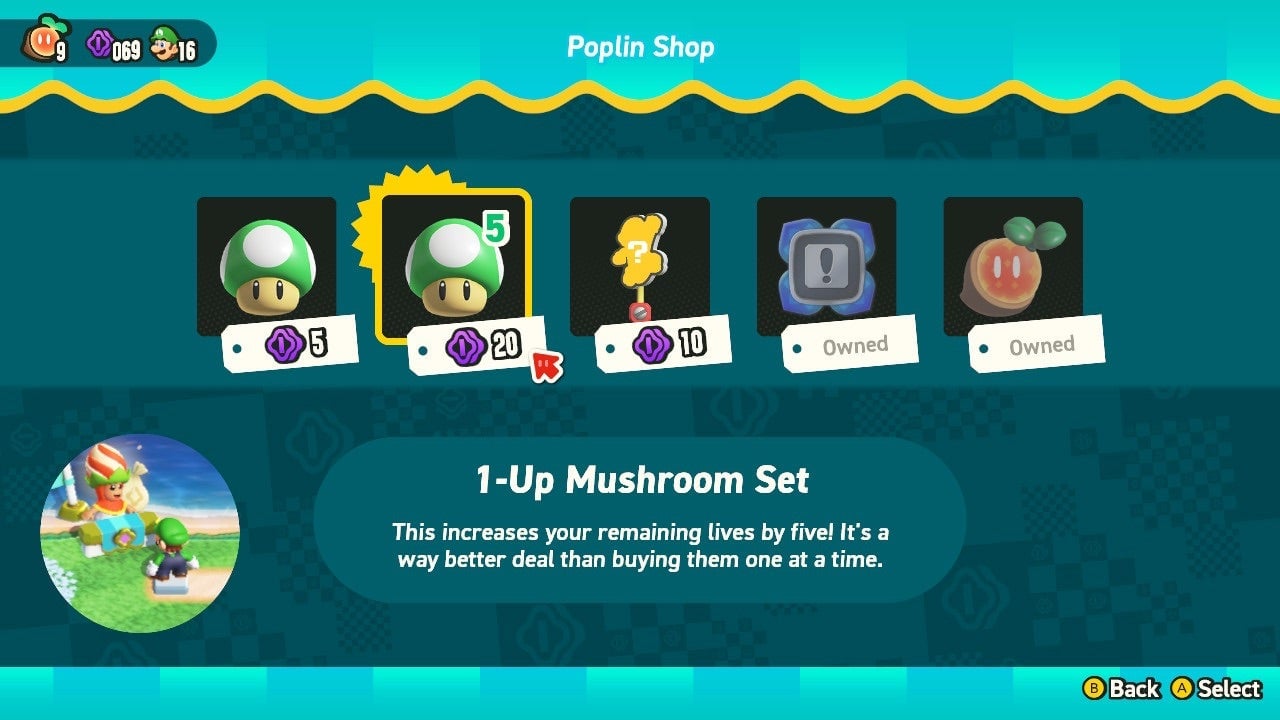Select the single 1-Up Mushroom item
Image resolution: width=1280 pixels, height=720 pixels.
point(266,260)
